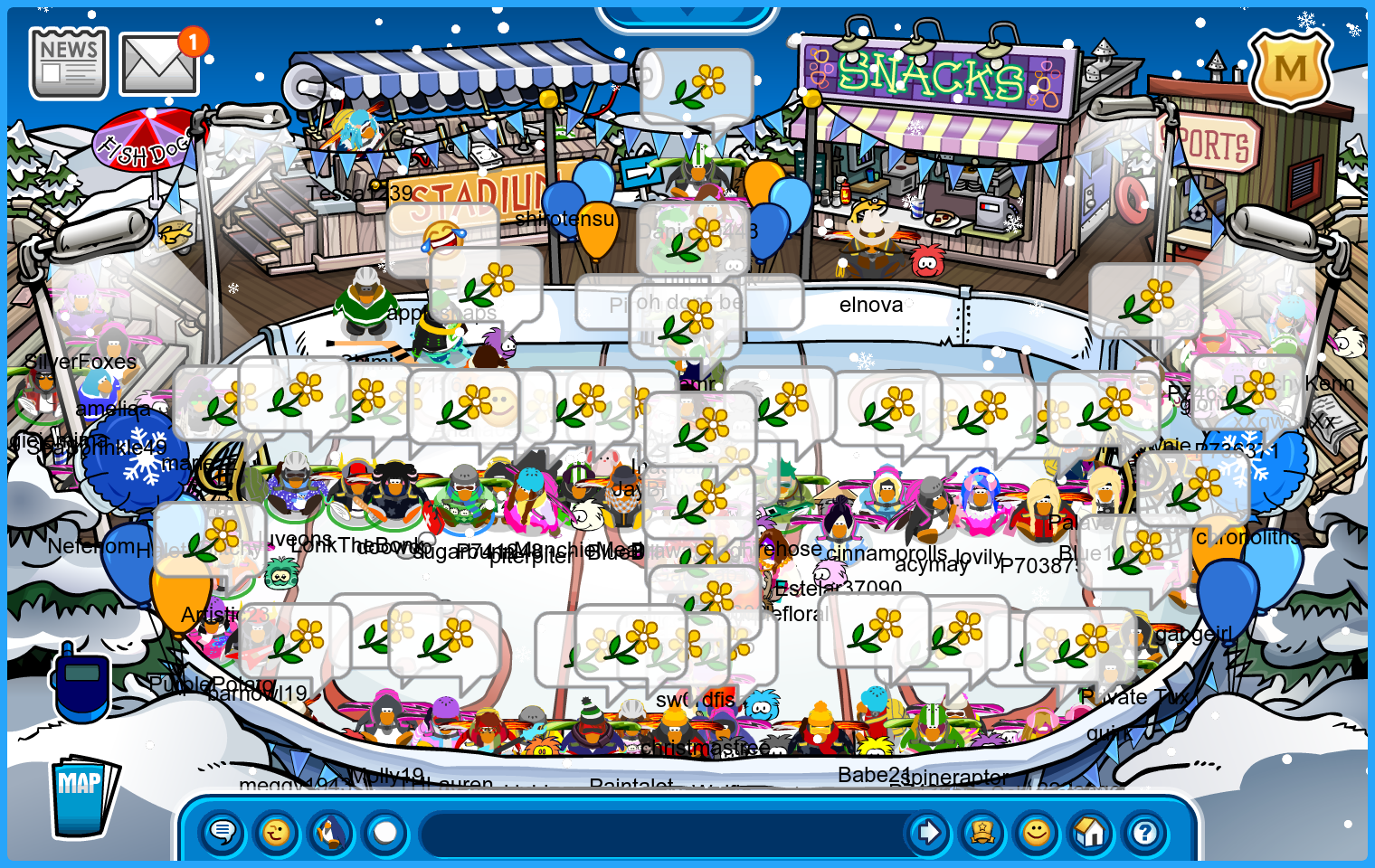Click the moderator M shield badge

tap(1290, 69)
